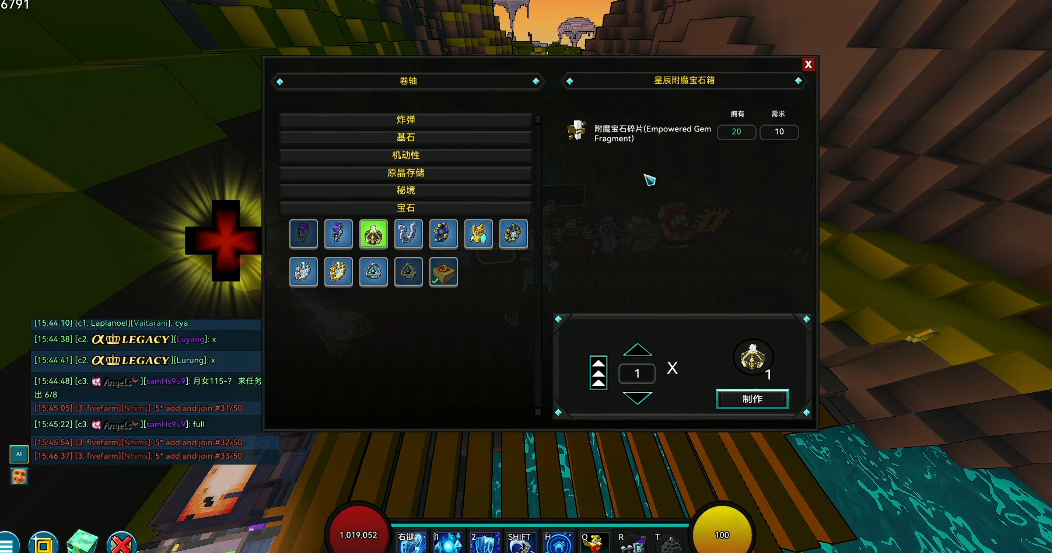Select the silver horseshoe-shaped recipe icon

coord(408,234)
